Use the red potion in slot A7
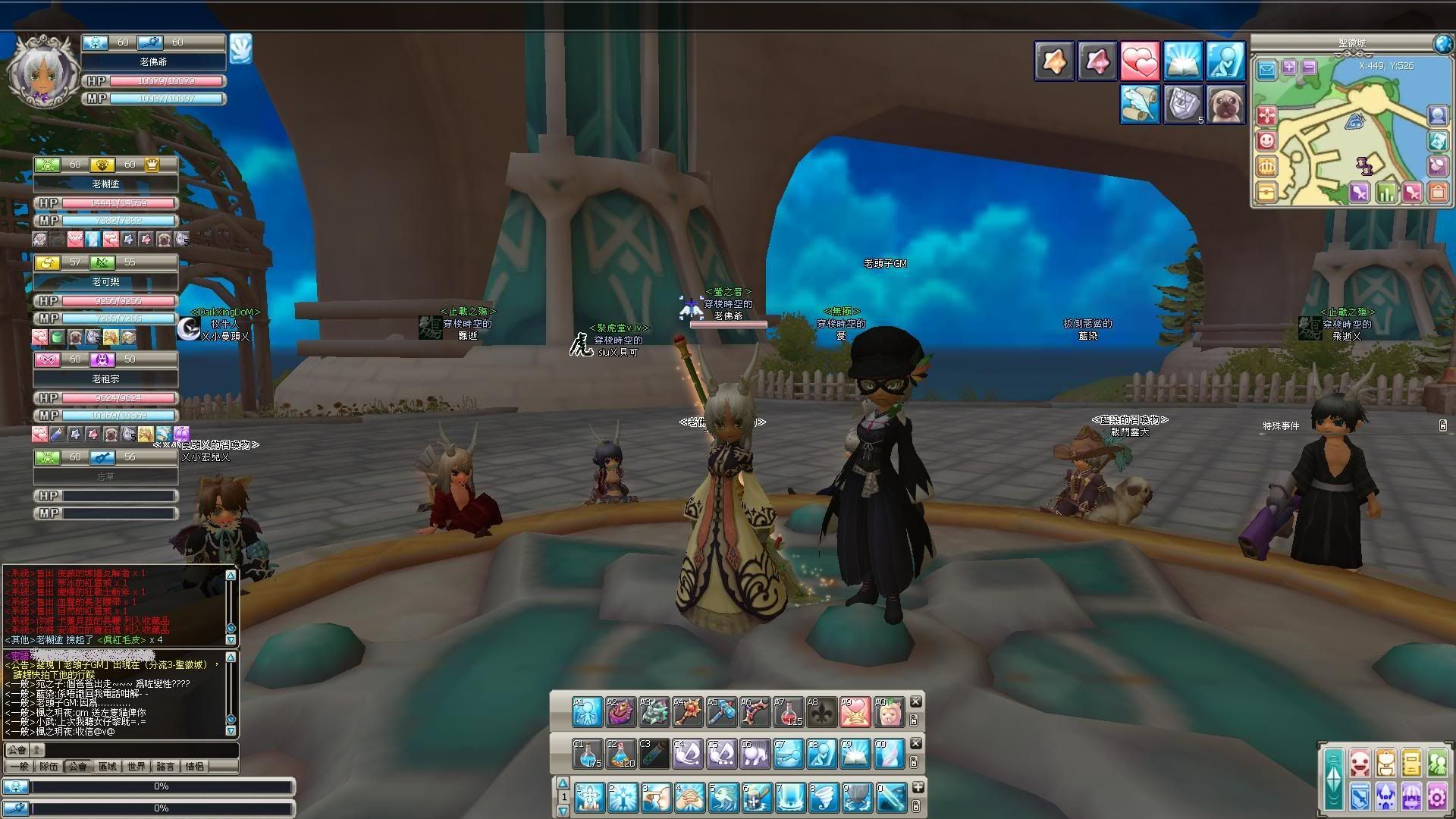 (788, 712)
